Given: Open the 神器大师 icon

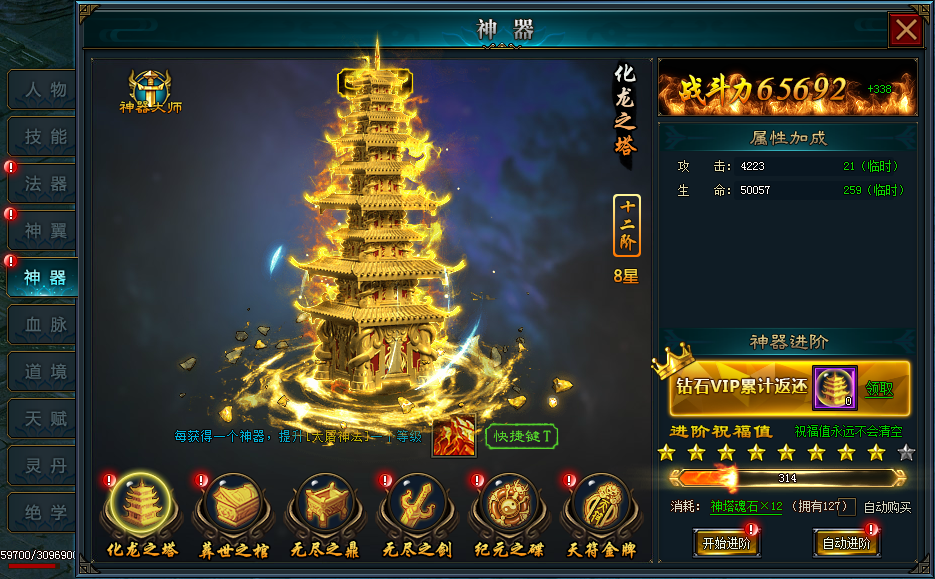Looking at the screenshot, I should [x=150, y=90].
